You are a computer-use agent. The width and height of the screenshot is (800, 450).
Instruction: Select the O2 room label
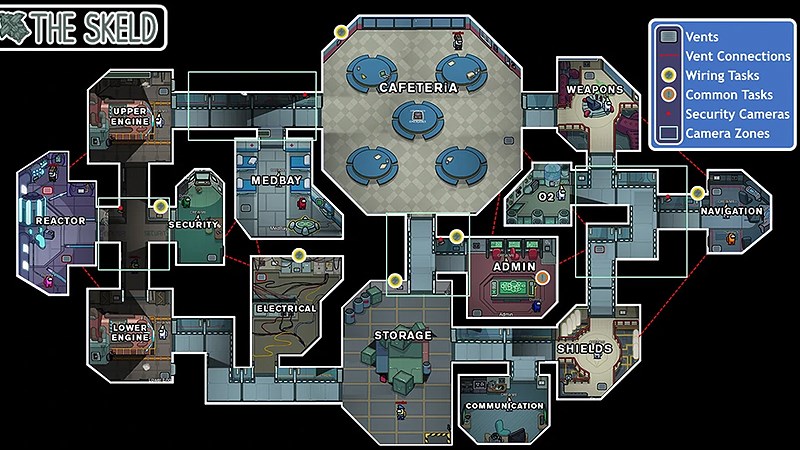pos(546,197)
